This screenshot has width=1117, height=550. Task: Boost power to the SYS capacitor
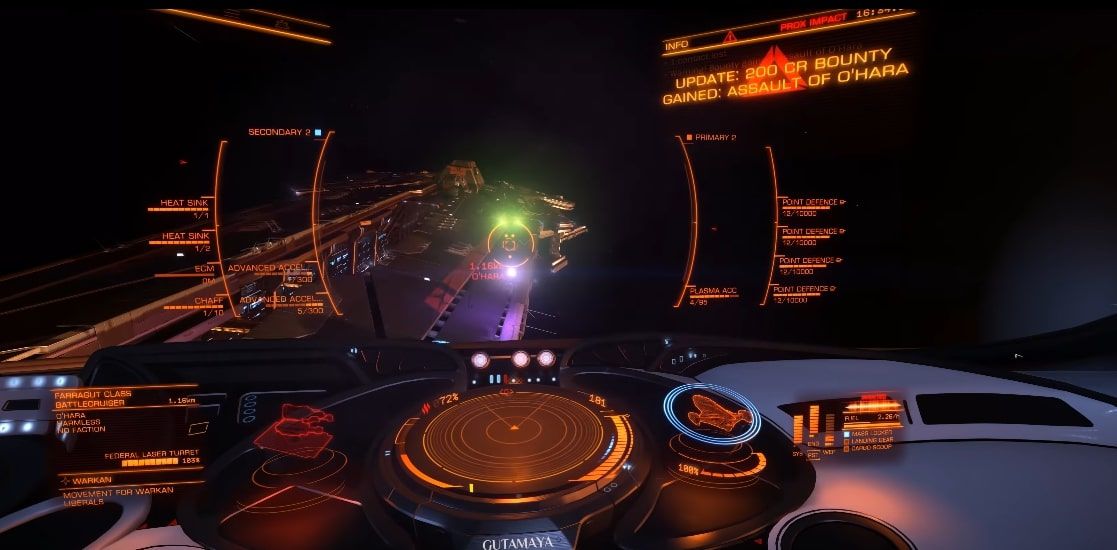click(x=798, y=451)
